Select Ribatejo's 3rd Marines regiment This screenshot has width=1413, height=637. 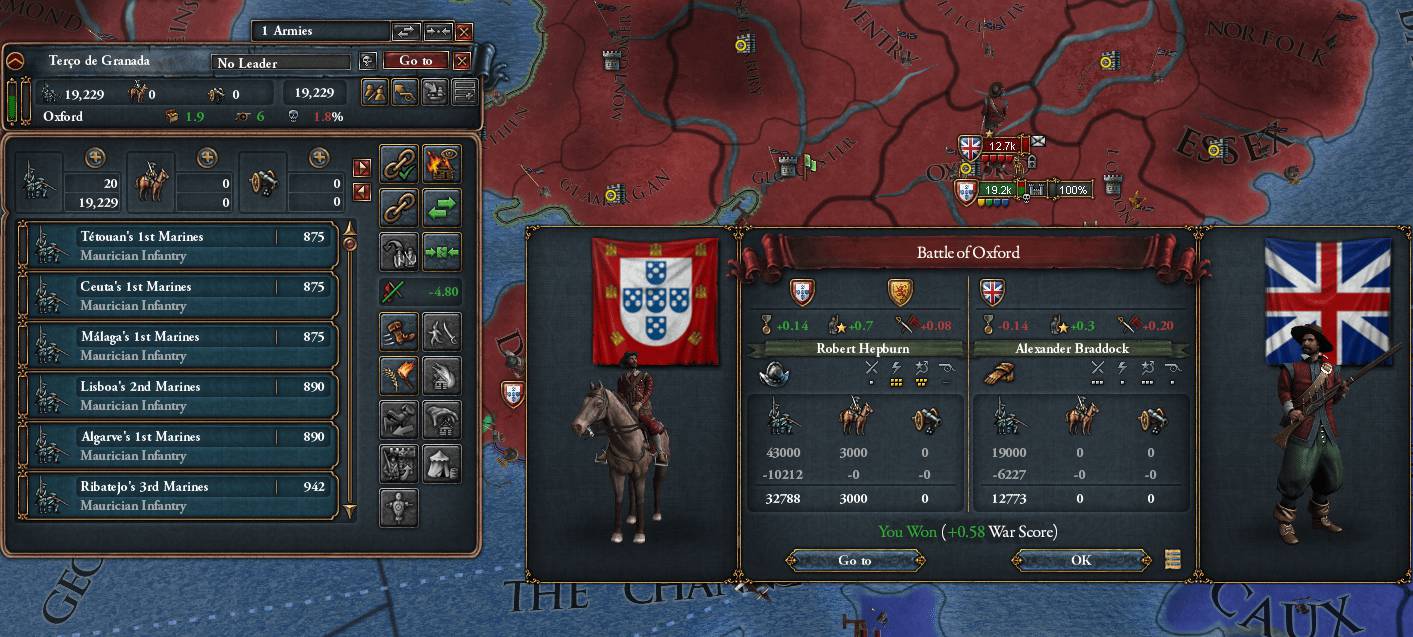[178, 495]
